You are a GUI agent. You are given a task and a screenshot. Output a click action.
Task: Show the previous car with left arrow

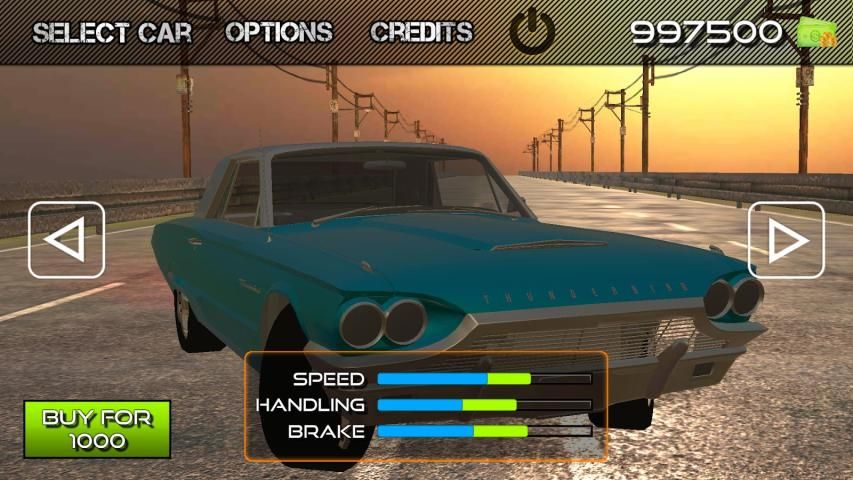(x=66, y=240)
